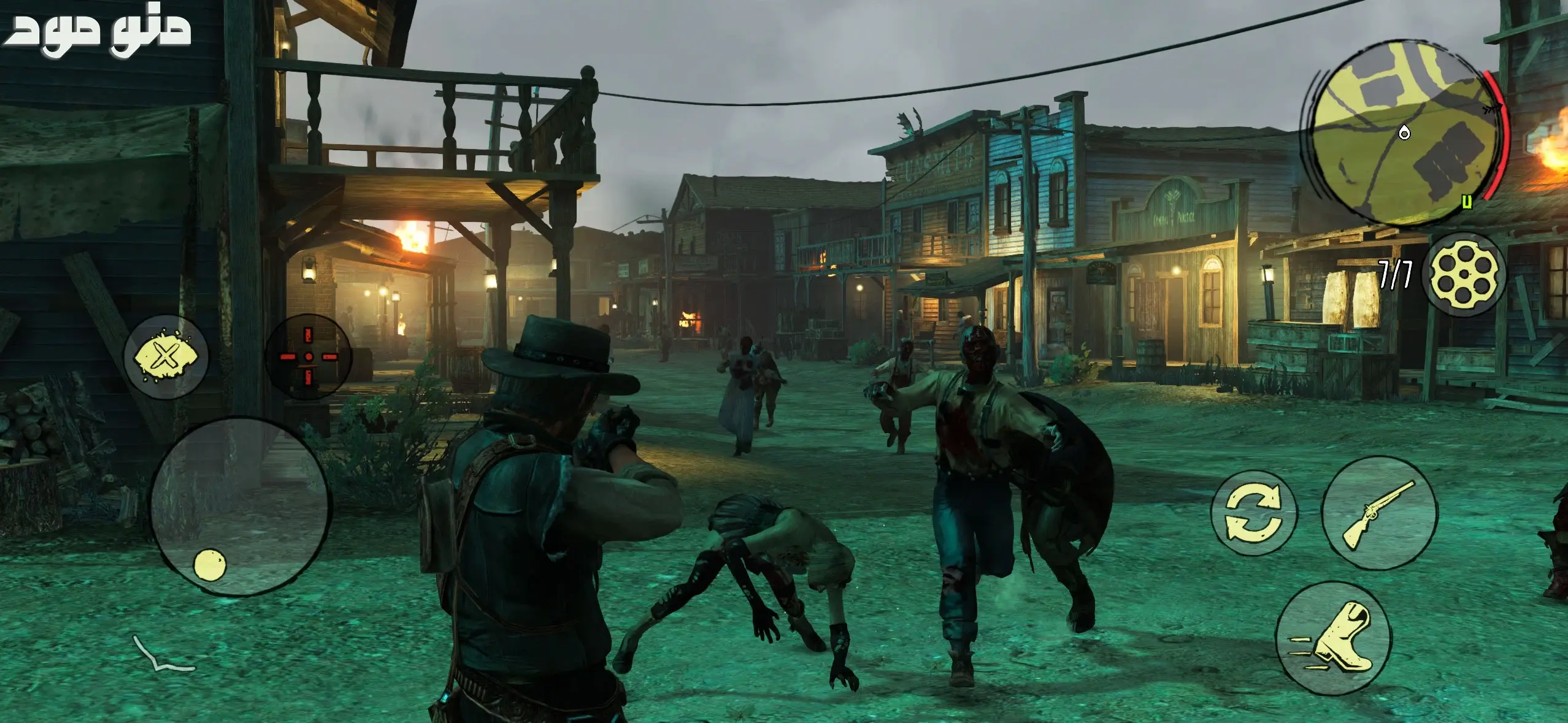Tap the virtual movement joystick
1568x723 pixels.
[x=240, y=505]
